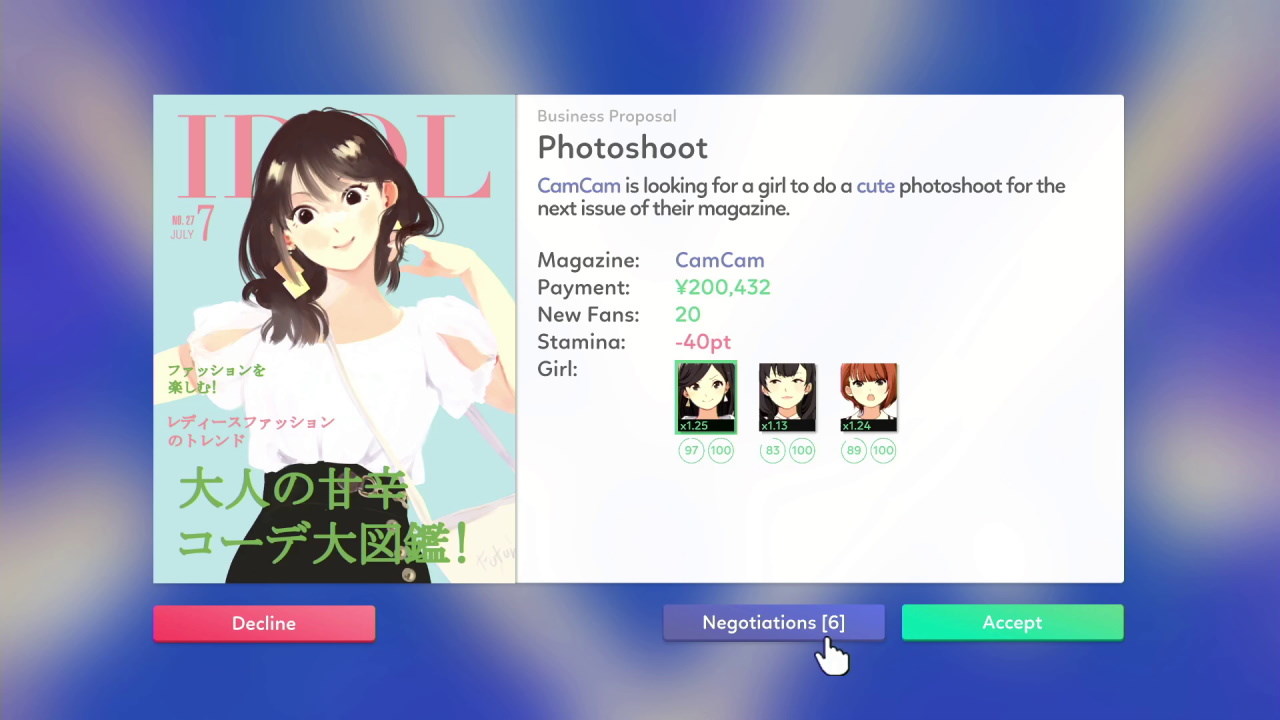Viewport: 1280px width, 720px height.
Task: Click the IDOL magazine cover preview
Action: click(334, 338)
